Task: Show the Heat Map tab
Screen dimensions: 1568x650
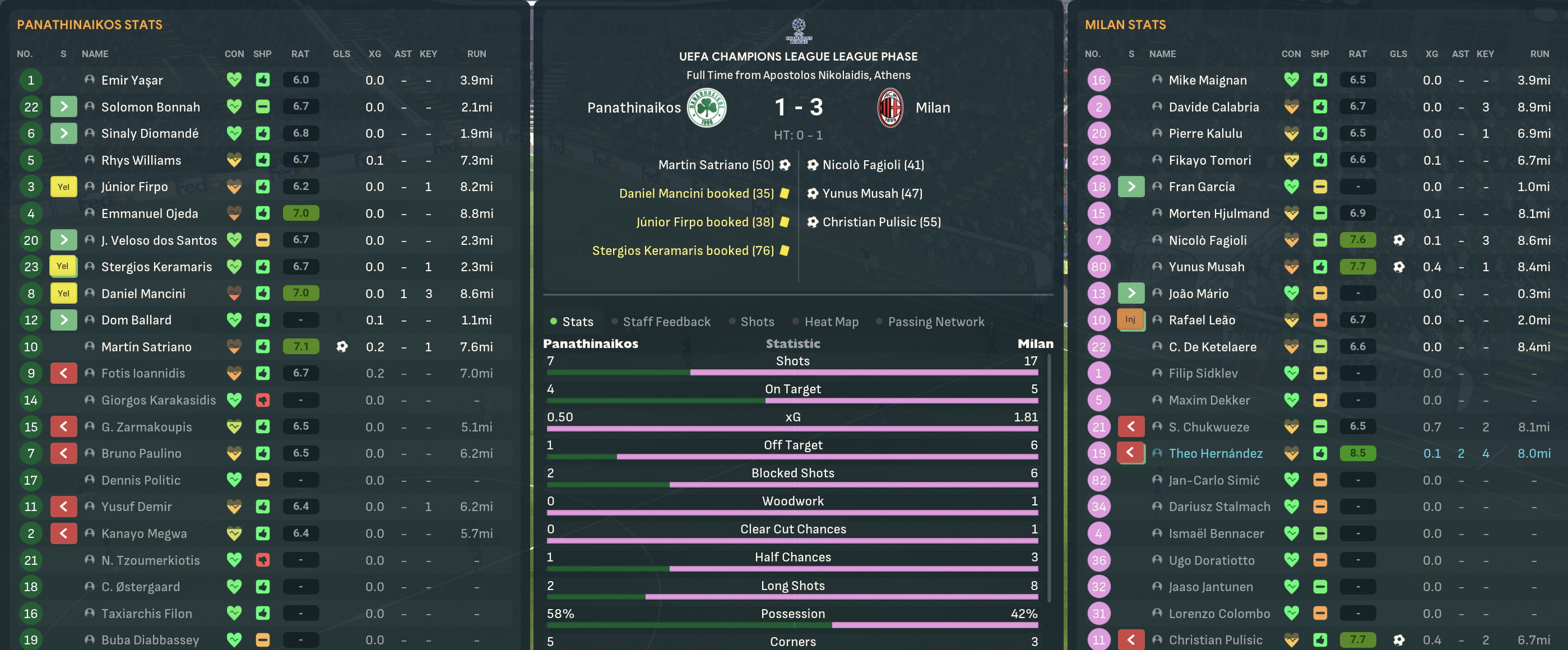Action: 831,321
